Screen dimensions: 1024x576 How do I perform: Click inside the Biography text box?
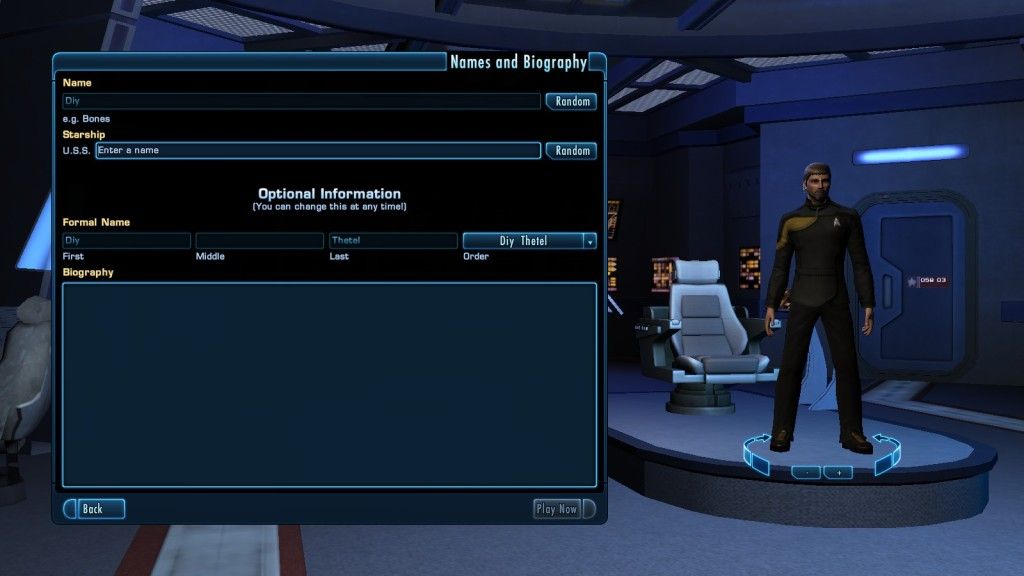[x=329, y=384]
